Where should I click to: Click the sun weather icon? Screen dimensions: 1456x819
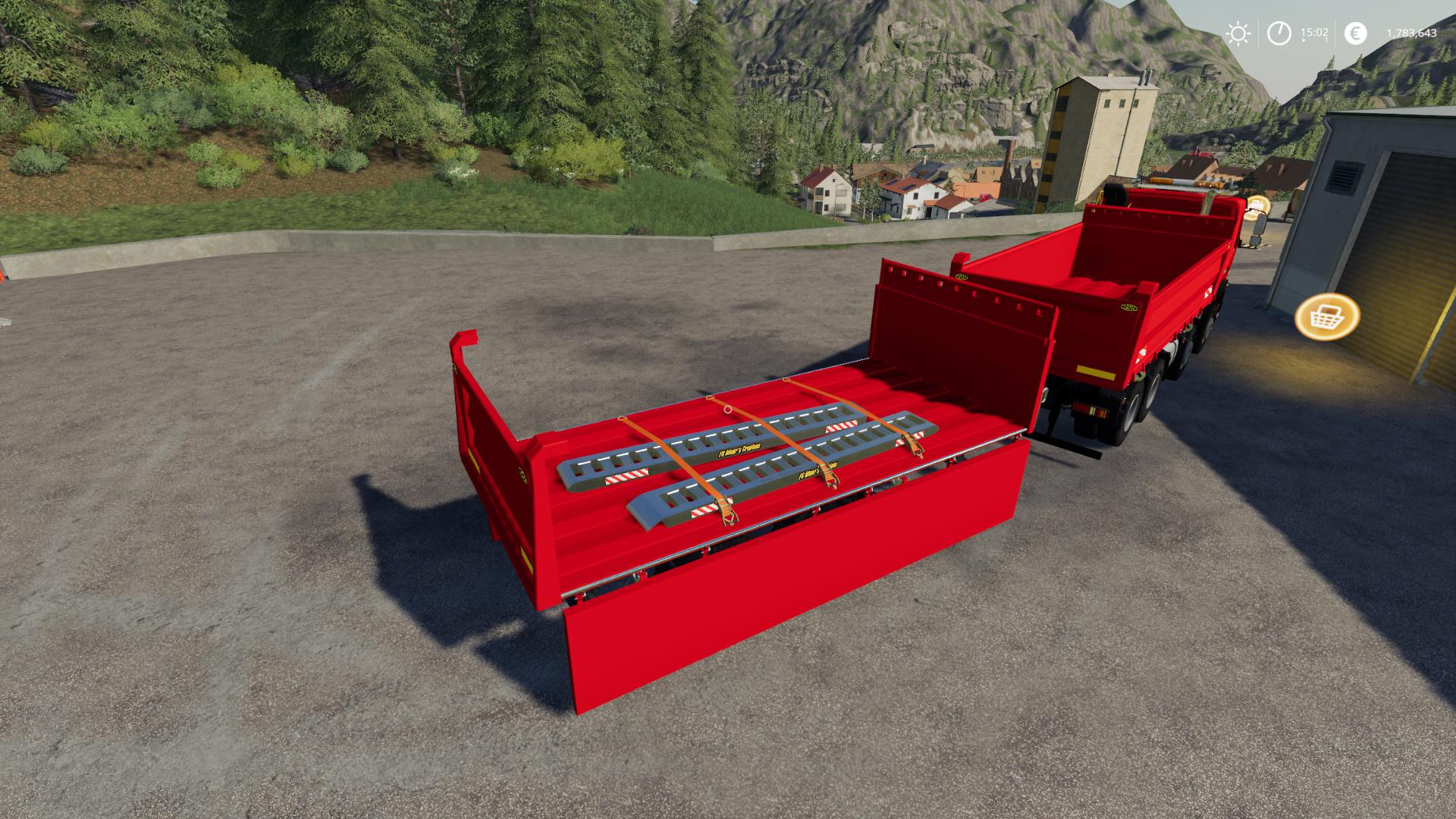tap(1238, 33)
